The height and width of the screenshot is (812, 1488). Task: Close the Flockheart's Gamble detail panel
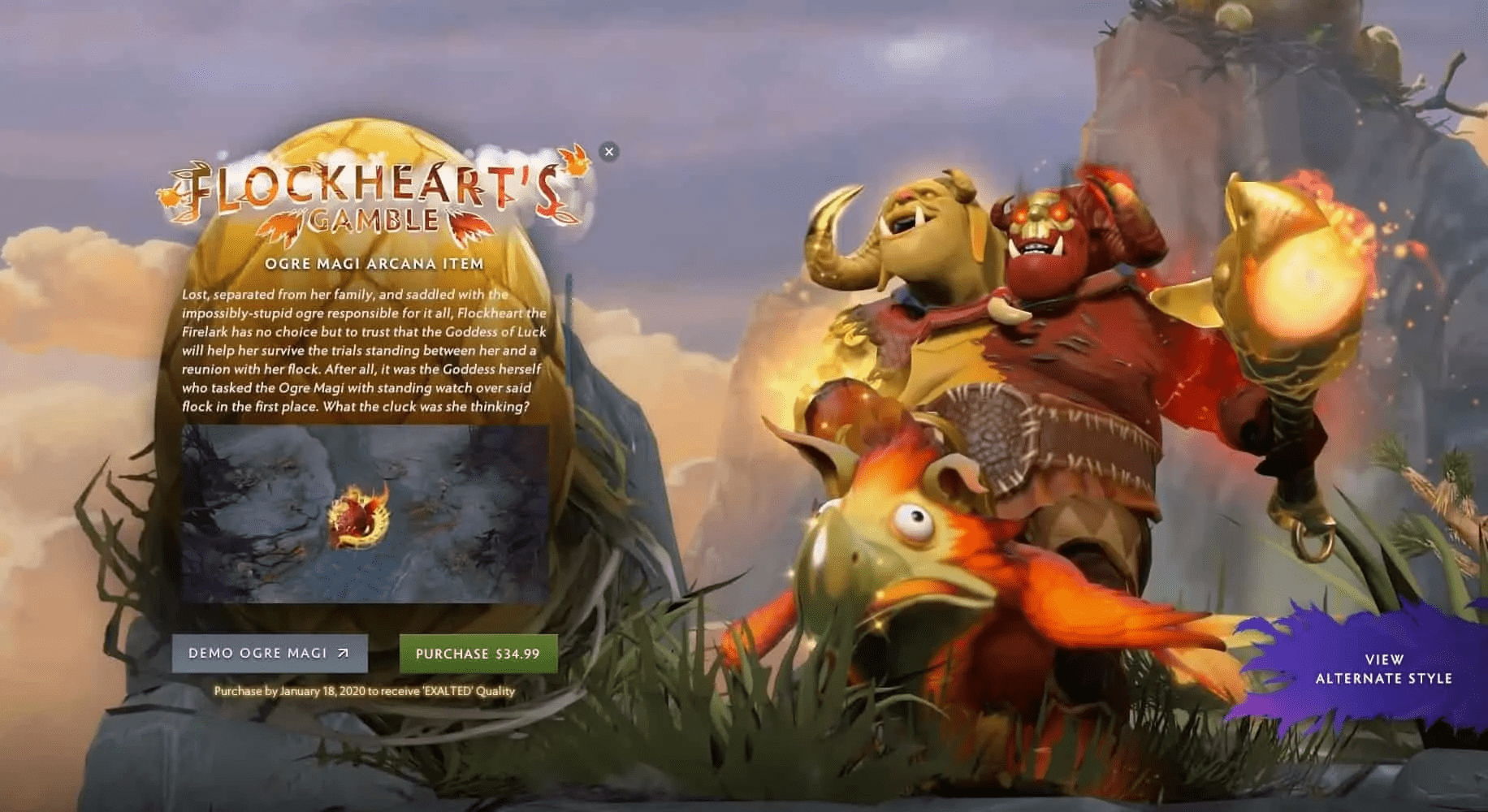click(x=611, y=152)
